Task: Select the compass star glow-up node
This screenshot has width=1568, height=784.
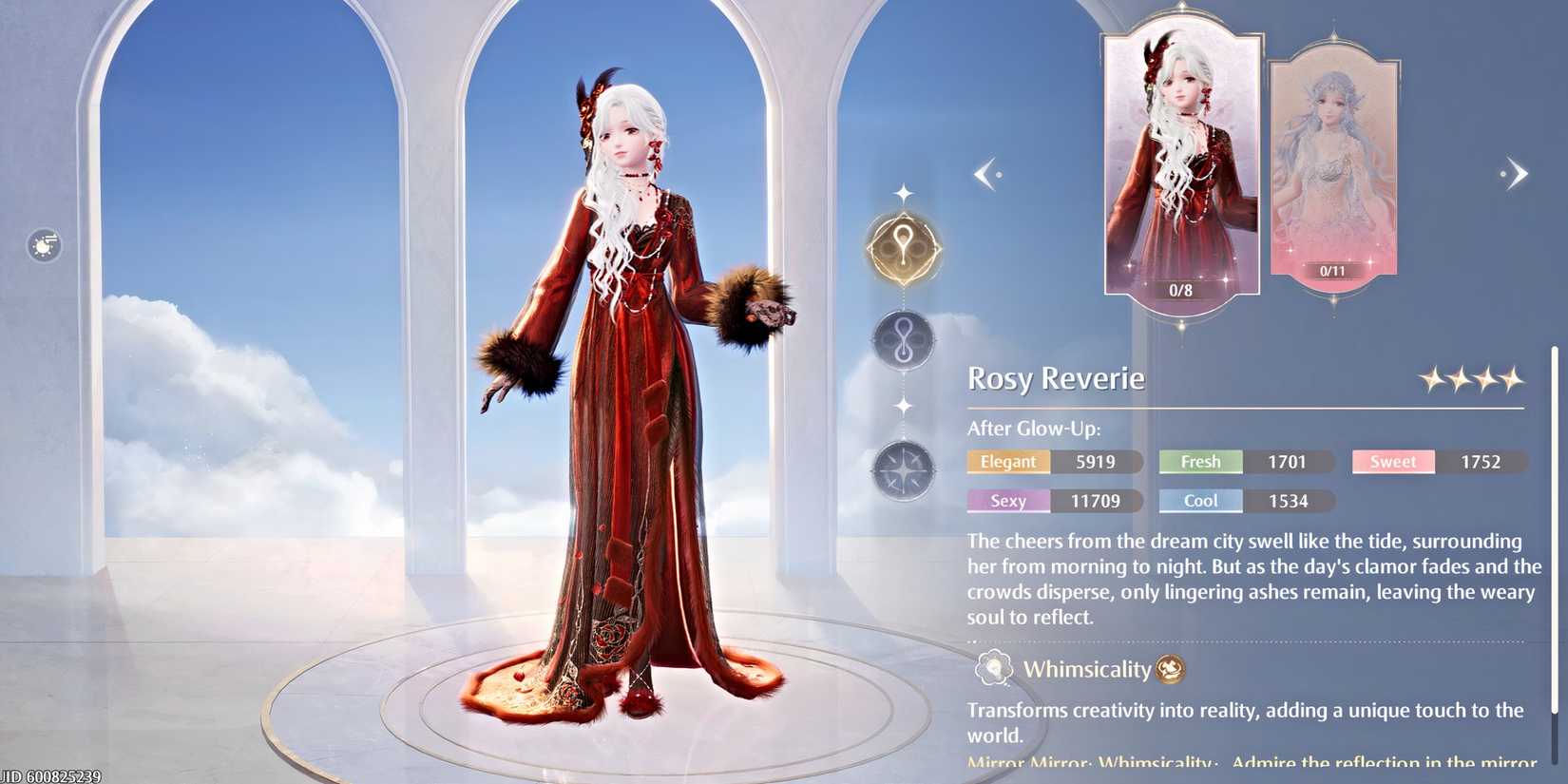Action: [903, 469]
